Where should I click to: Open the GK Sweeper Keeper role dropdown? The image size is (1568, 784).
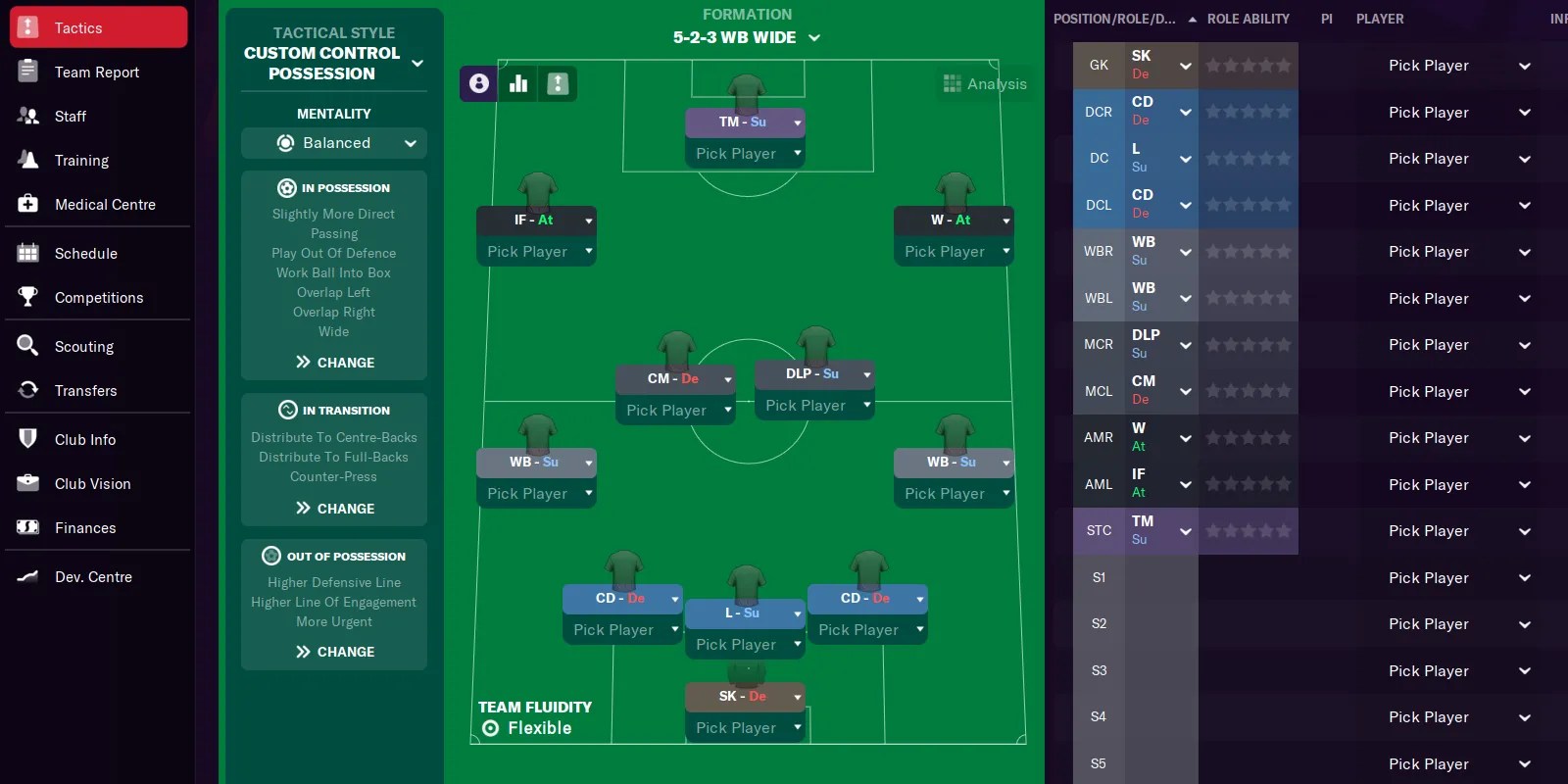pos(1184,65)
